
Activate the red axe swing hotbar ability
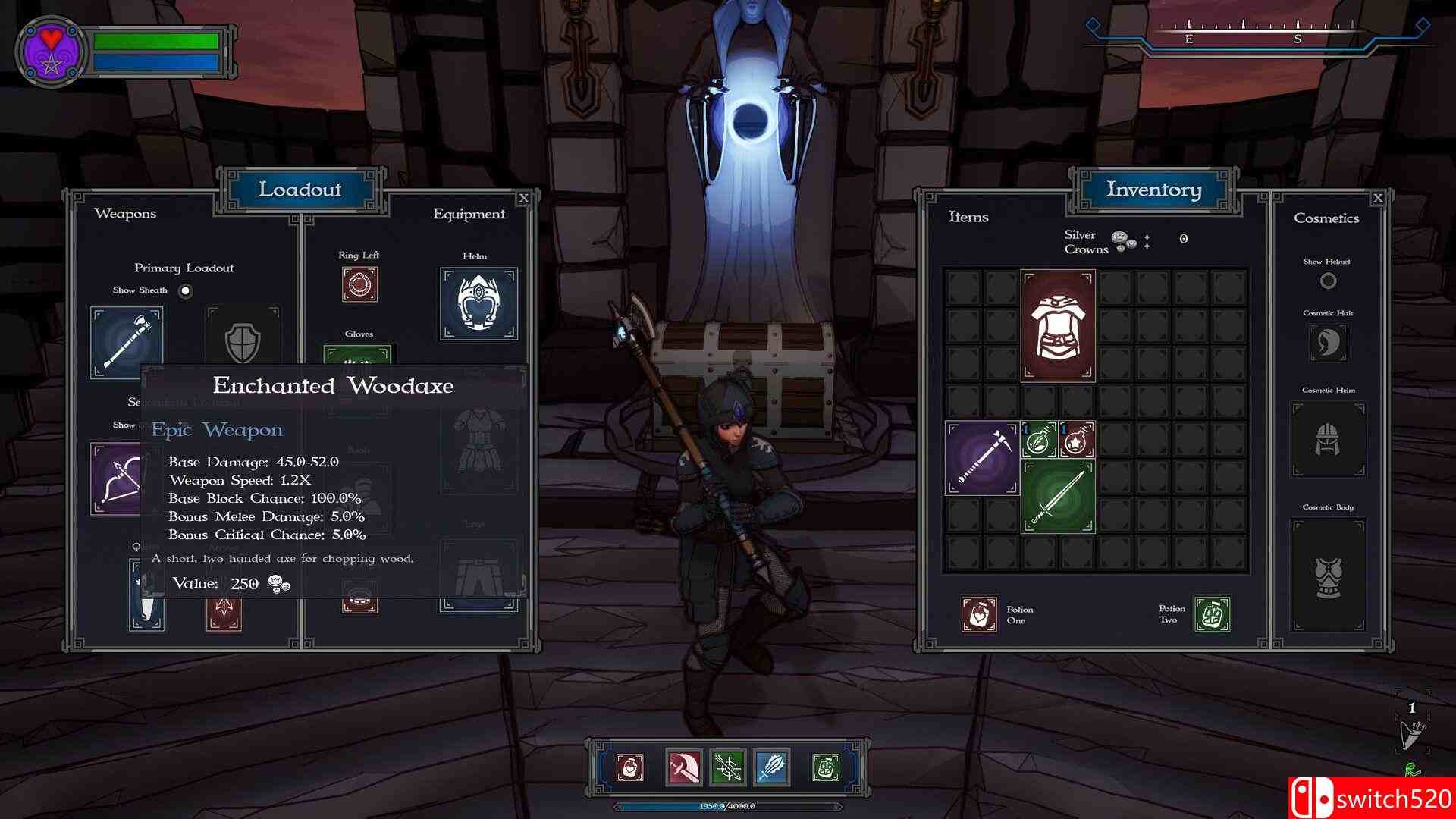(684, 767)
